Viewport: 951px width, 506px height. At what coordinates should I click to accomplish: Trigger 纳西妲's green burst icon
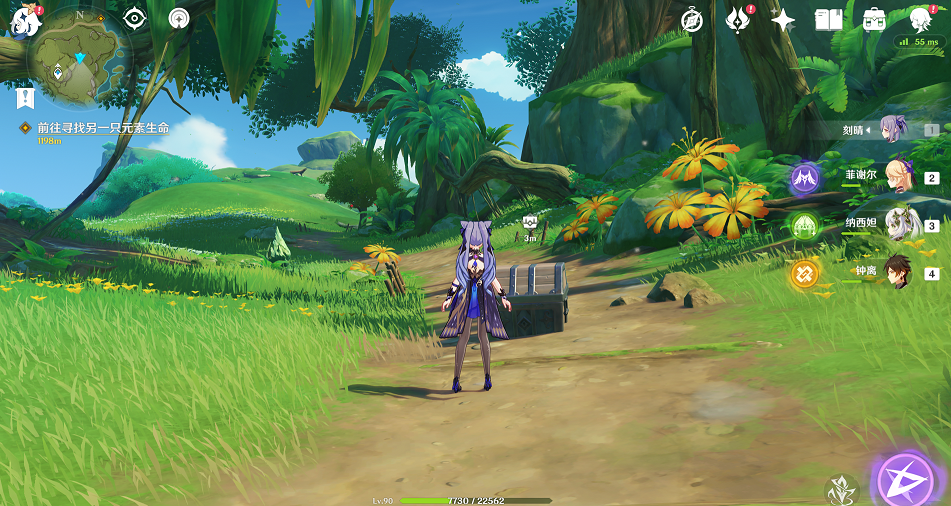click(x=805, y=226)
